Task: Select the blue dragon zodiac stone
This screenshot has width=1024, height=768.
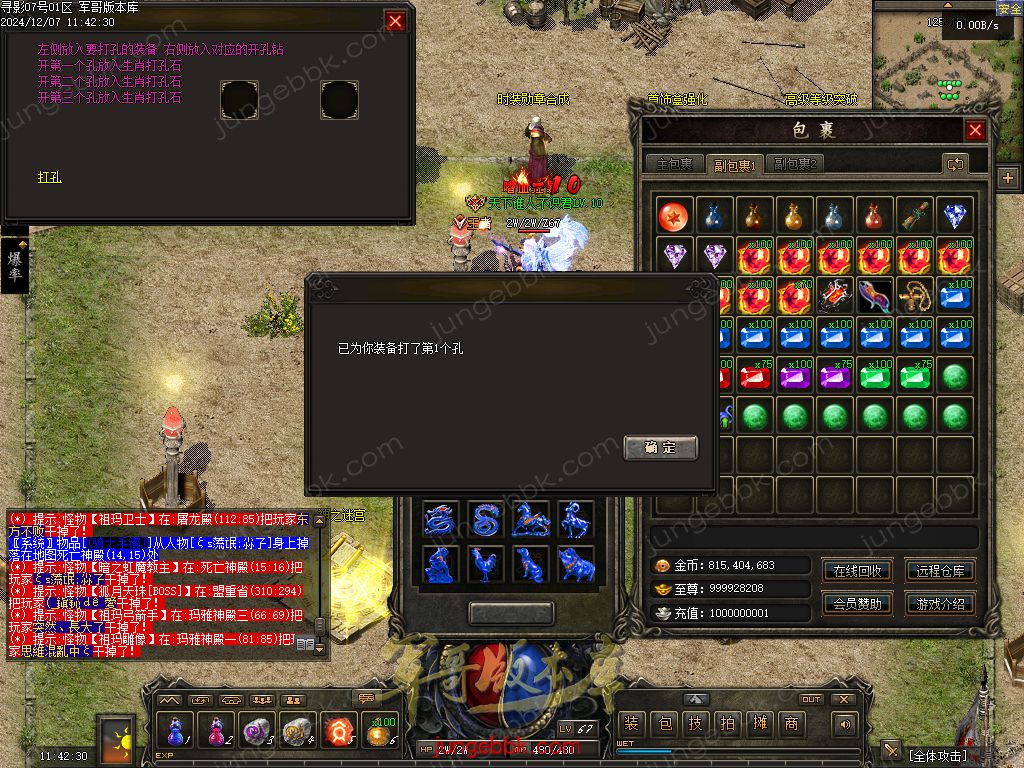Action: pyautogui.click(x=440, y=520)
